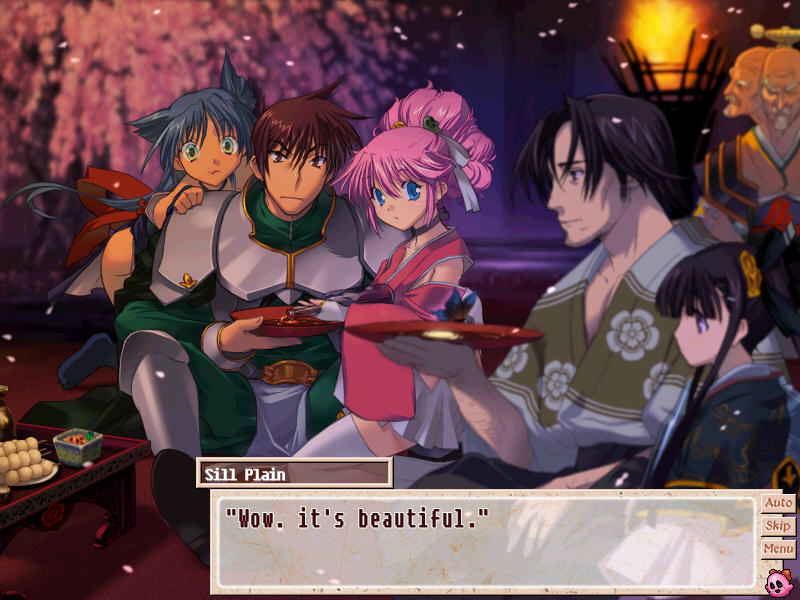The height and width of the screenshot is (600, 800).
Task: Click the pink mascot icon
Action: (778, 579)
